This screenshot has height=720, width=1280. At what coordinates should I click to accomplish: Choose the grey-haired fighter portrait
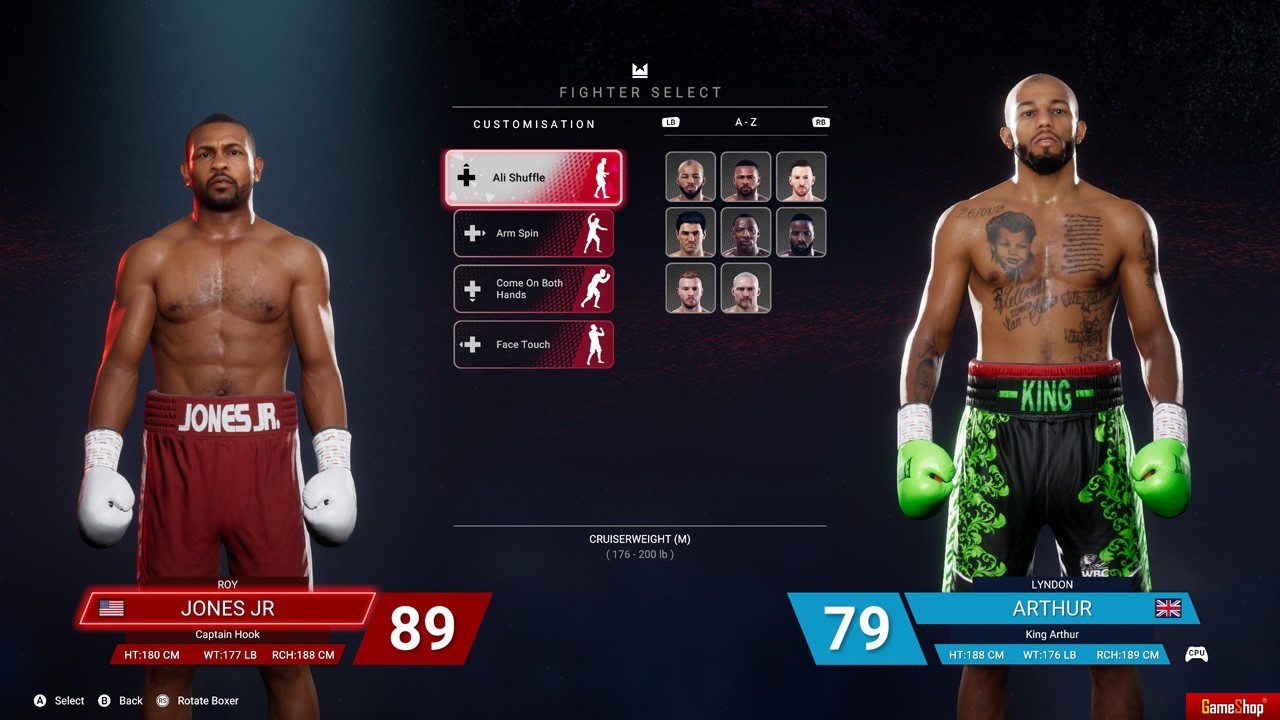[x=746, y=288]
